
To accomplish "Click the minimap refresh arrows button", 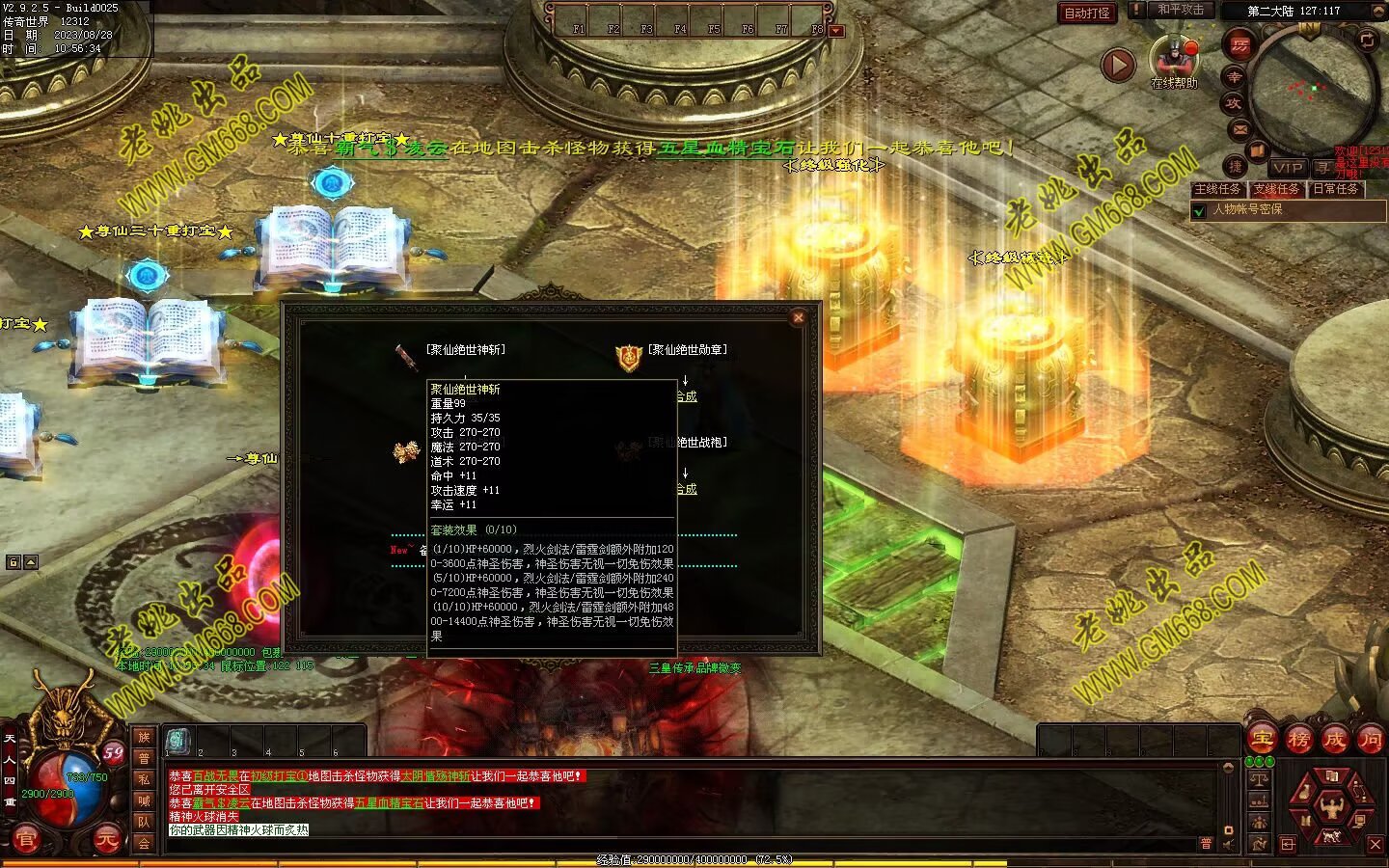I will tap(1367, 41).
